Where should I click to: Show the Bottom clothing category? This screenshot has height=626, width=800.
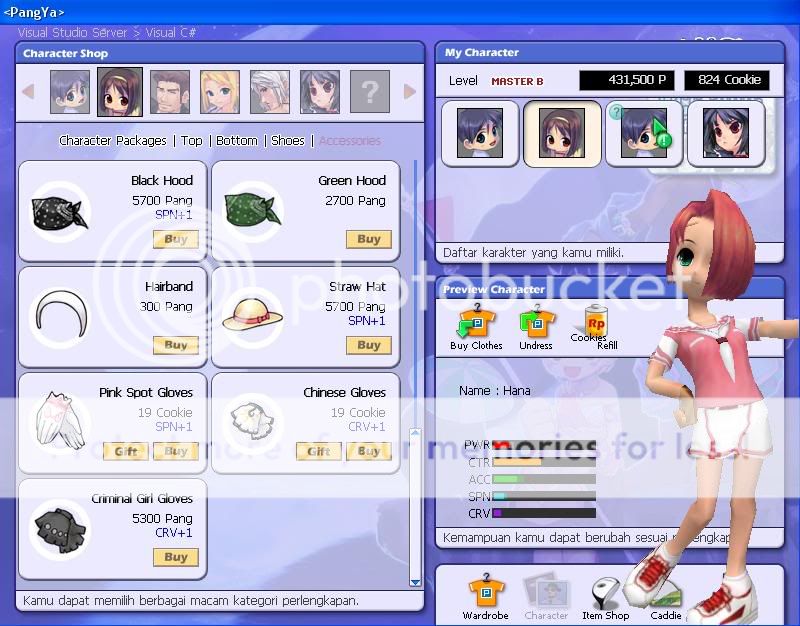[x=237, y=141]
